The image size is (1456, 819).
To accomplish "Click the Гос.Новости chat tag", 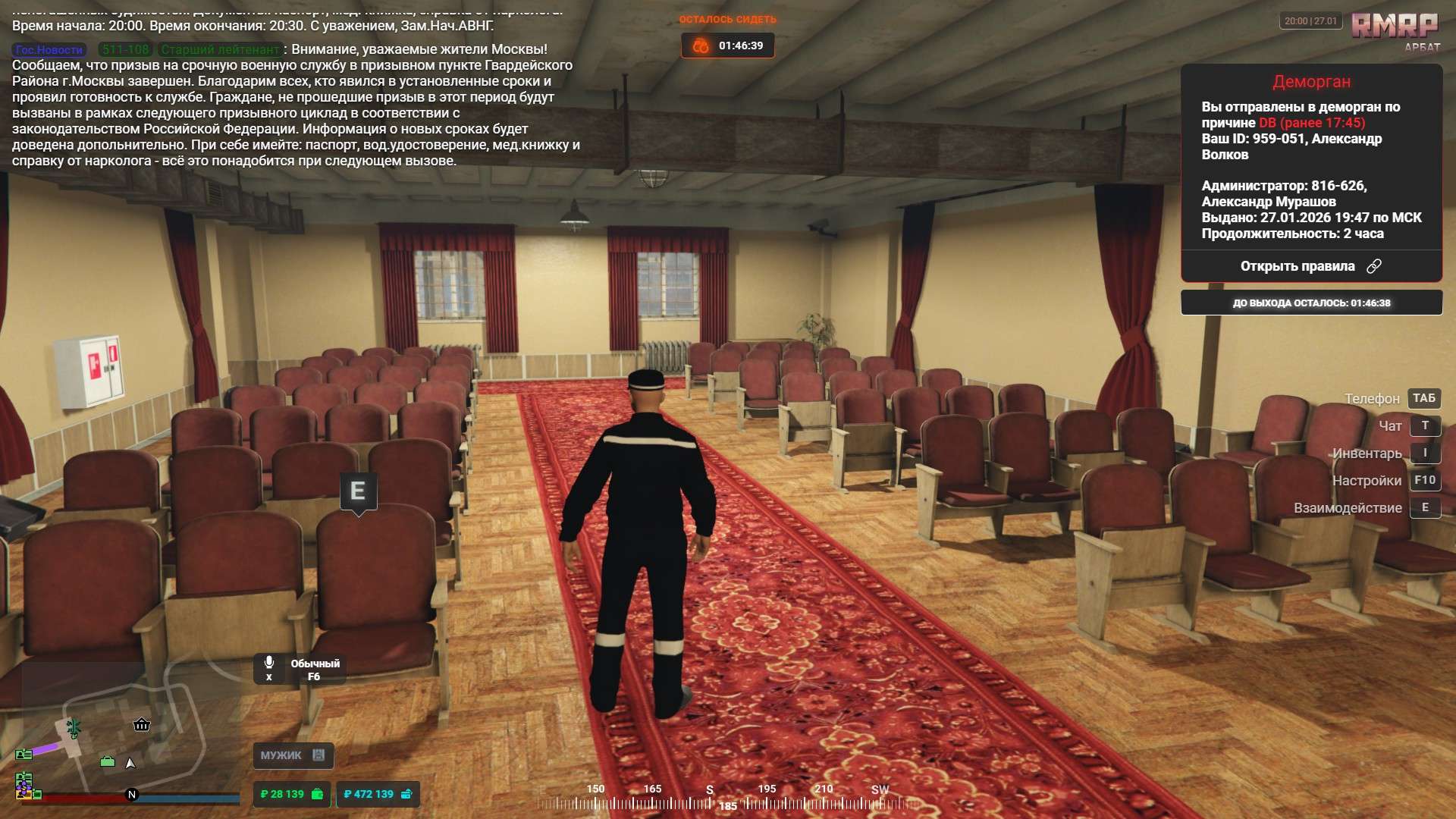I will pyautogui.click(x=49, y=50).
